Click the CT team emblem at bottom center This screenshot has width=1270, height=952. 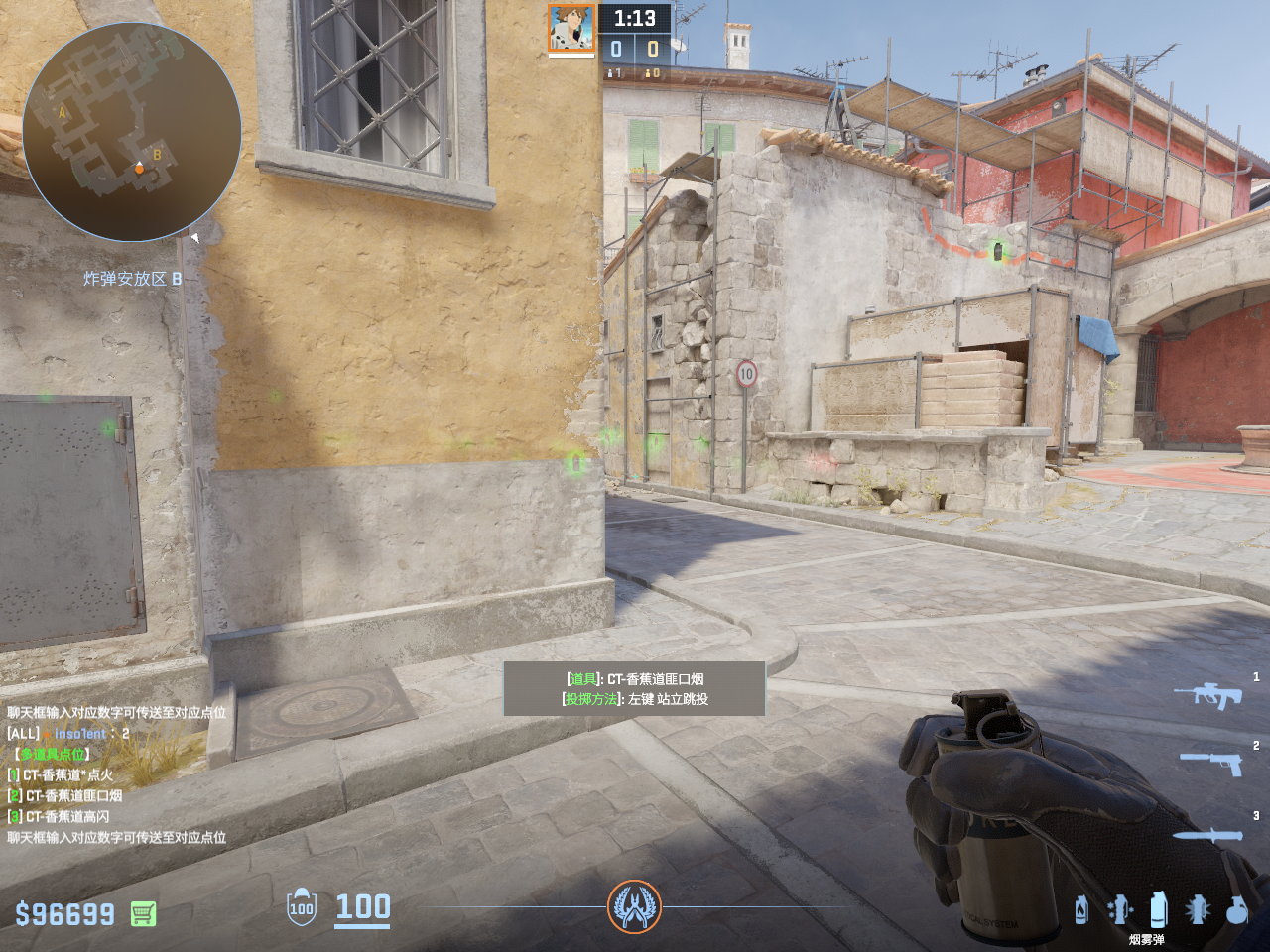(634, 906)
